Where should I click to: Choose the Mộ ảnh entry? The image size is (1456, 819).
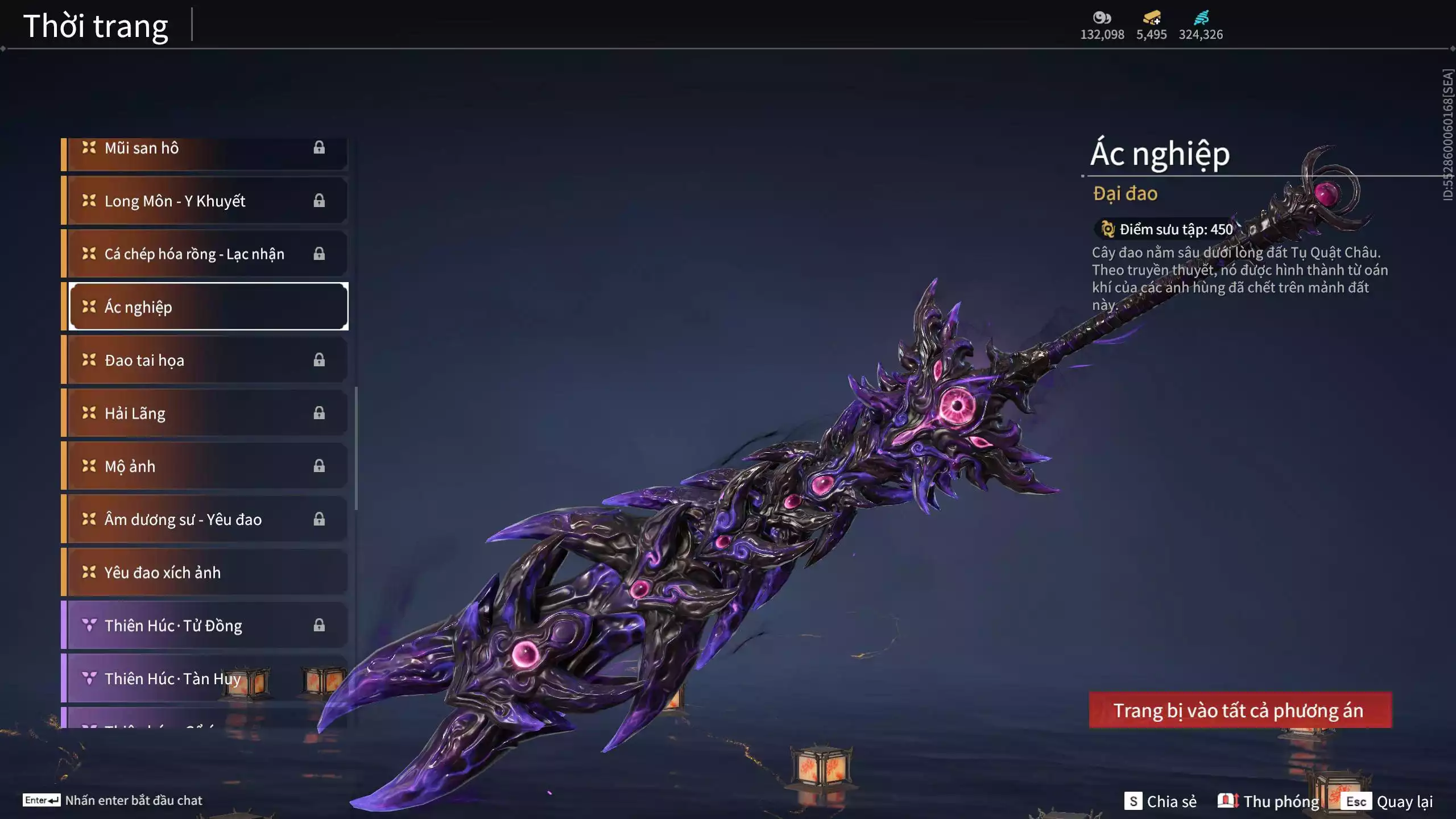coord(205,466)
